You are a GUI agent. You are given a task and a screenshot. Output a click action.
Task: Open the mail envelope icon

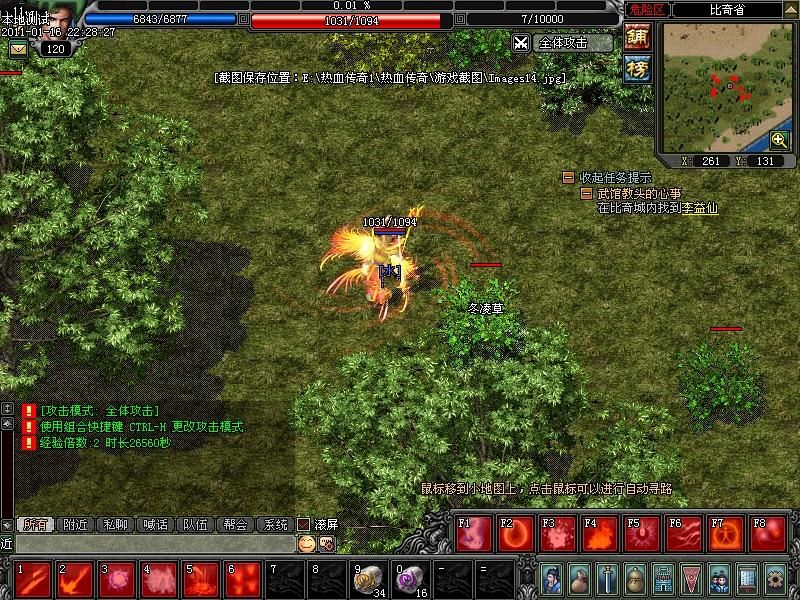(18, 48)
